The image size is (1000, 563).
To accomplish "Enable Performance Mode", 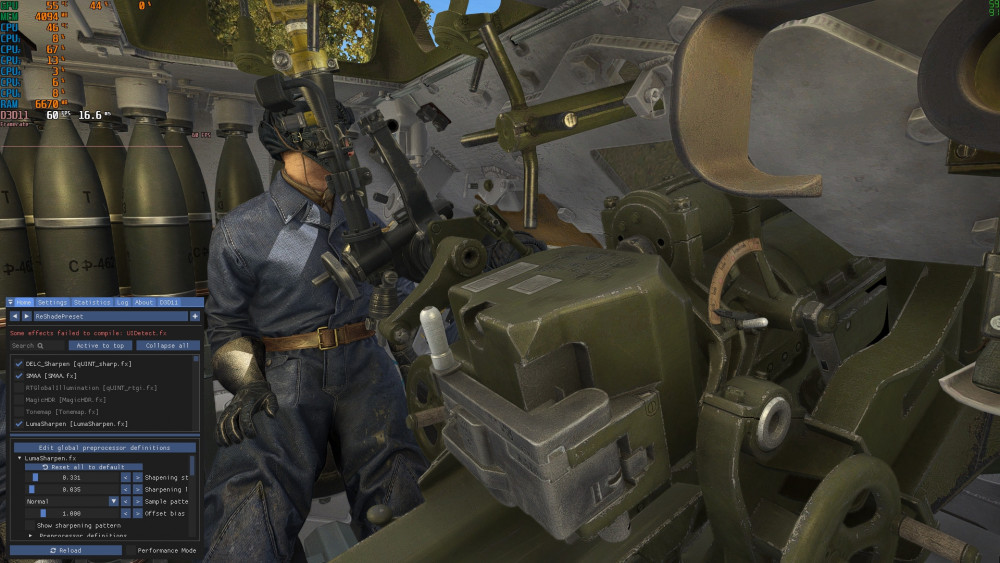I will point(132,550).
